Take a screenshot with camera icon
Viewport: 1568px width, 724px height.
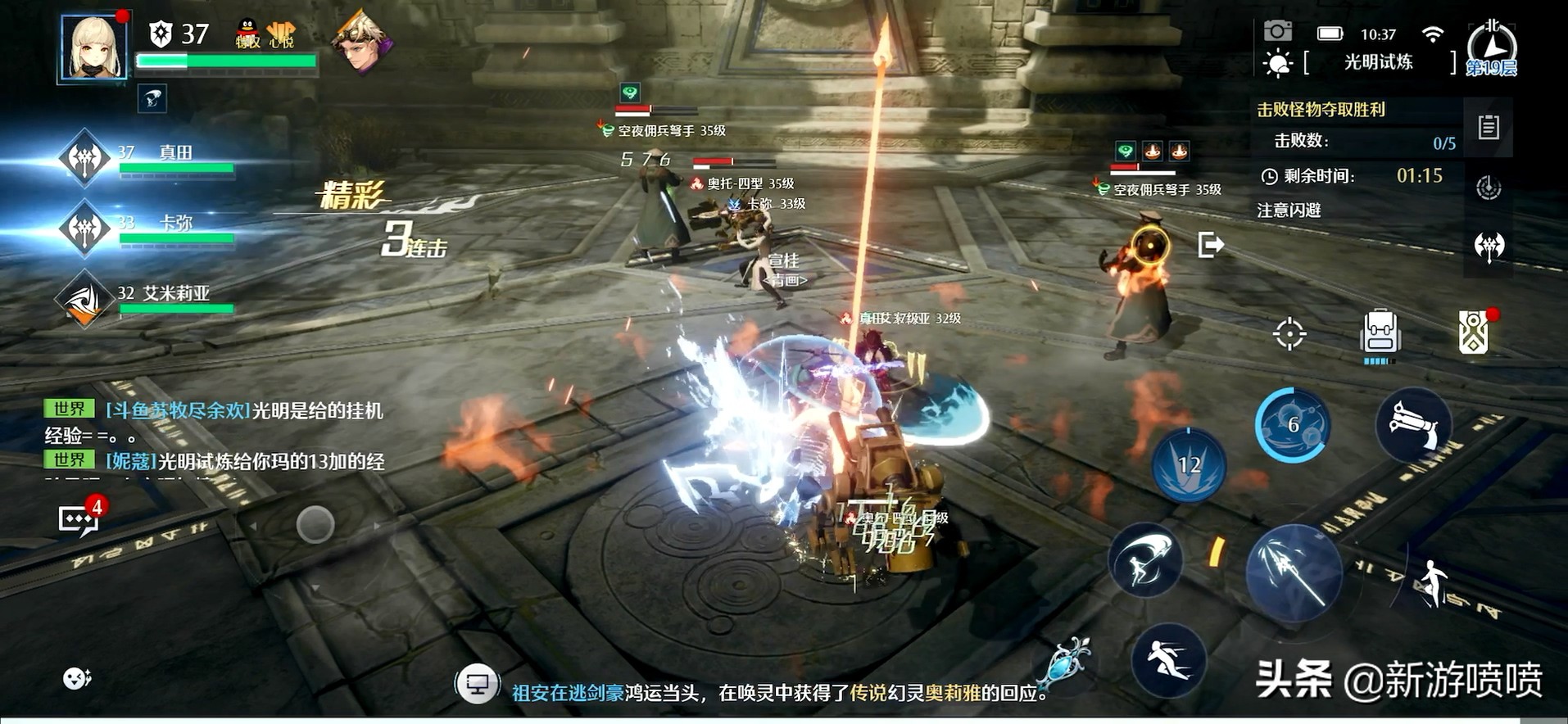(x=1277, y=32)
